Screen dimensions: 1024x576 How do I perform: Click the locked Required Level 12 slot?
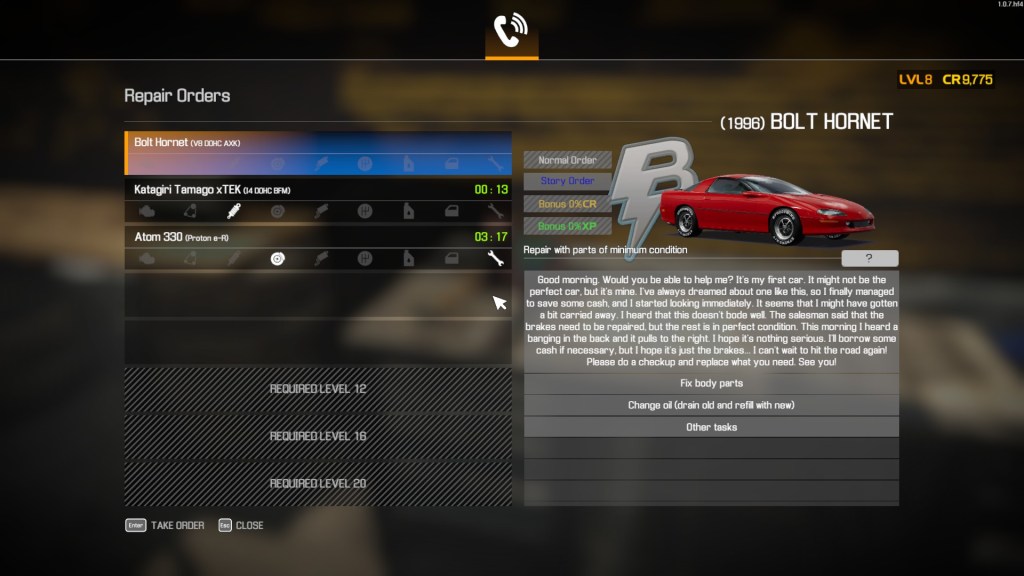click(x=318, y=389)
